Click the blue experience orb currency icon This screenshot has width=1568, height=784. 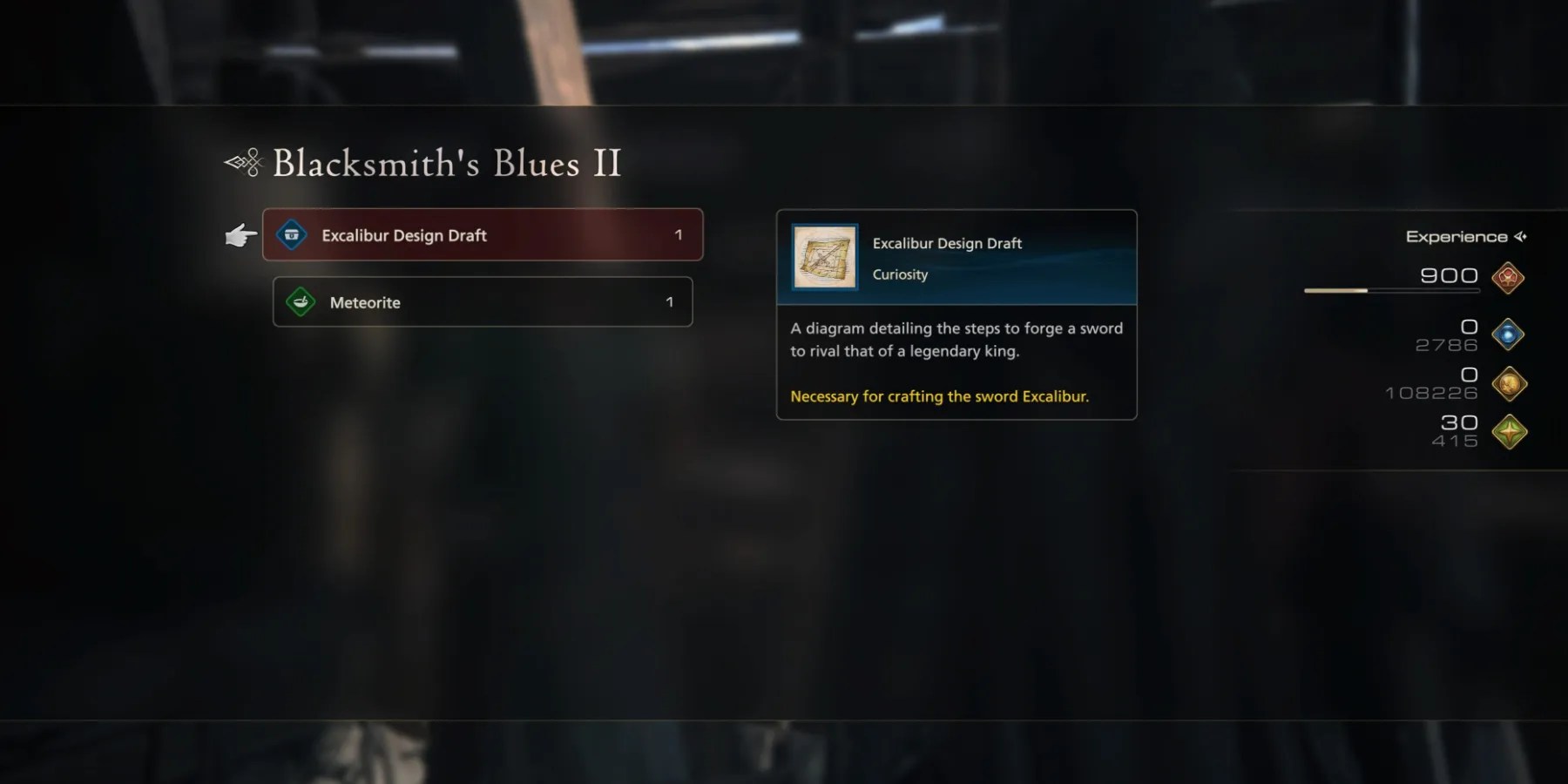[x=1509, y=335]
